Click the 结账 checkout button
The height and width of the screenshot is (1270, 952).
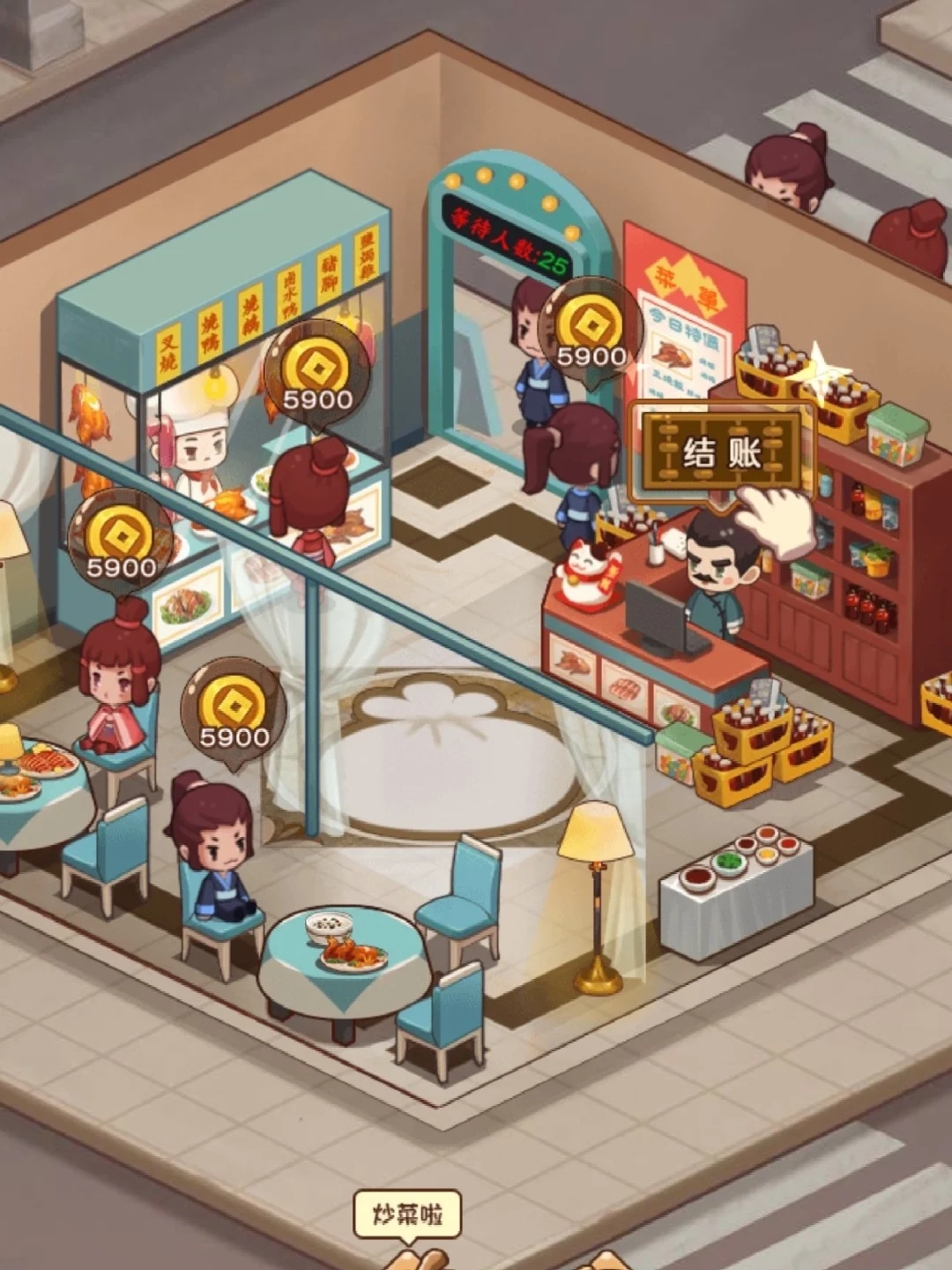tap(722, 452)
